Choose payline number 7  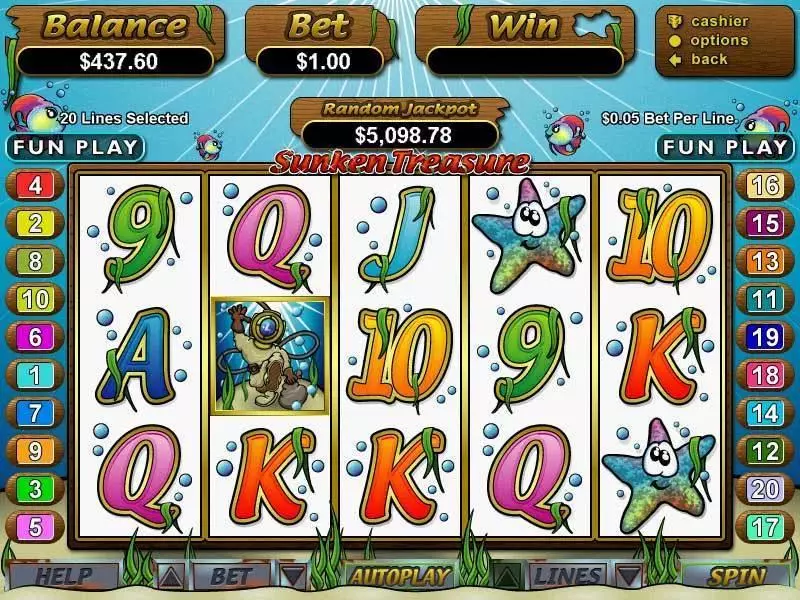click(x=35, y=413)
